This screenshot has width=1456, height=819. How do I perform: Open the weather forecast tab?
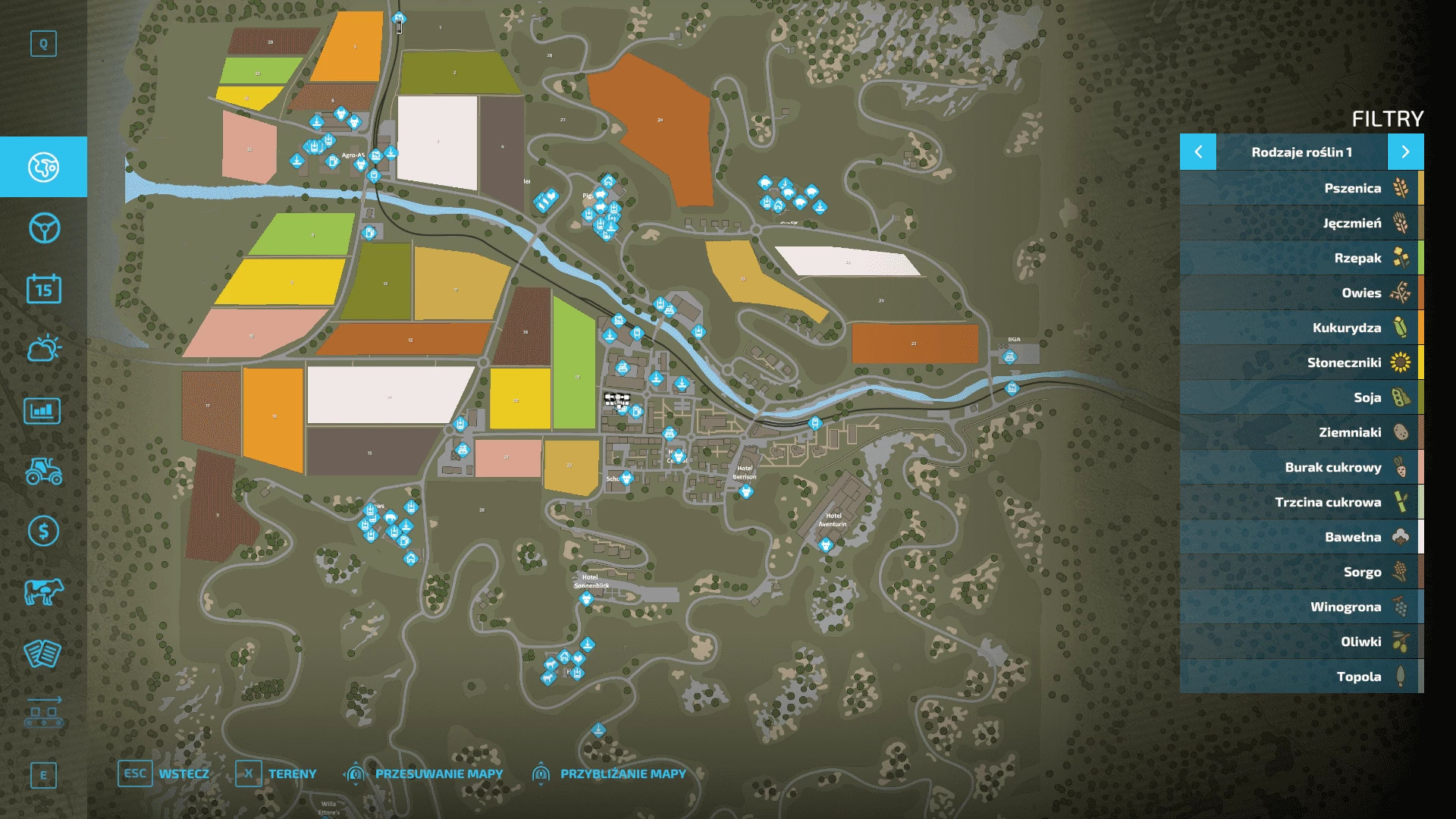click(43, 349)
